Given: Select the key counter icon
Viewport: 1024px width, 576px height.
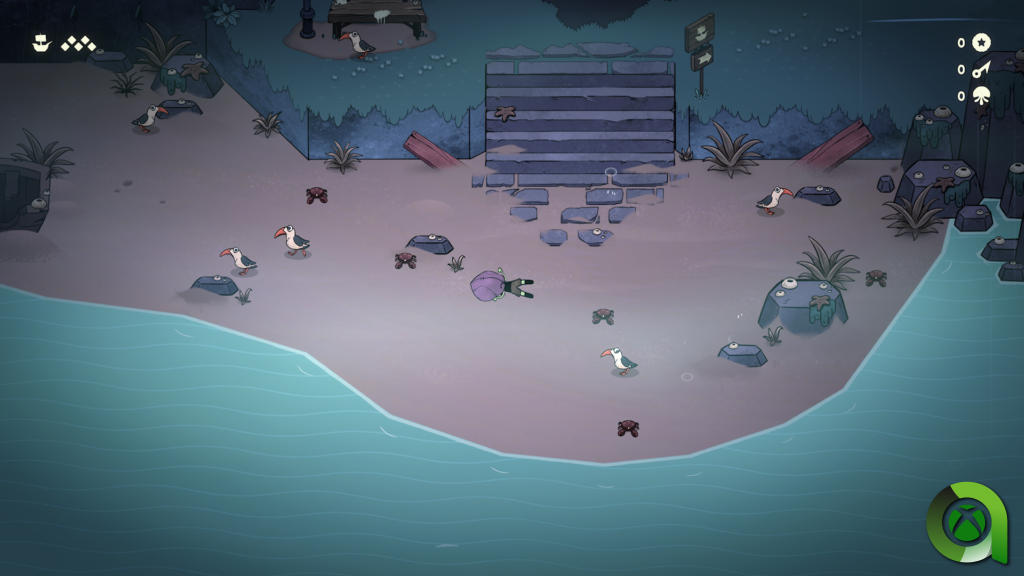Looking at the screenshot, I should [981, 69].
